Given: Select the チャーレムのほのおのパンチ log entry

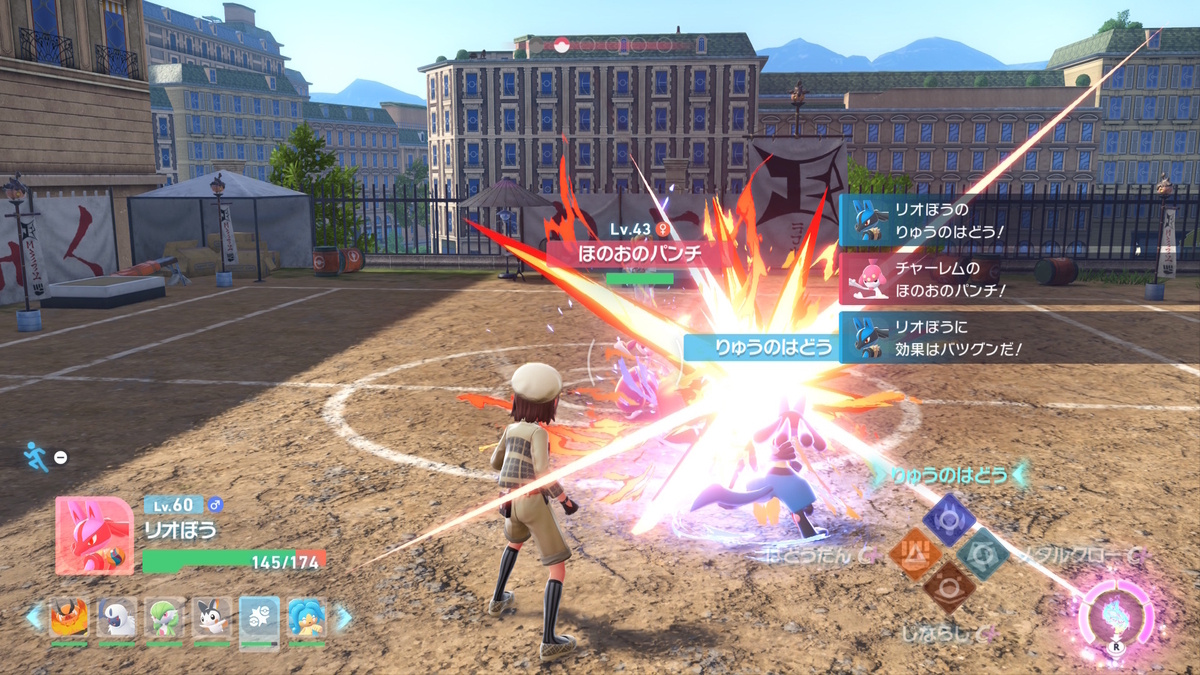Looking at the screenshot, I should point(935,278).
